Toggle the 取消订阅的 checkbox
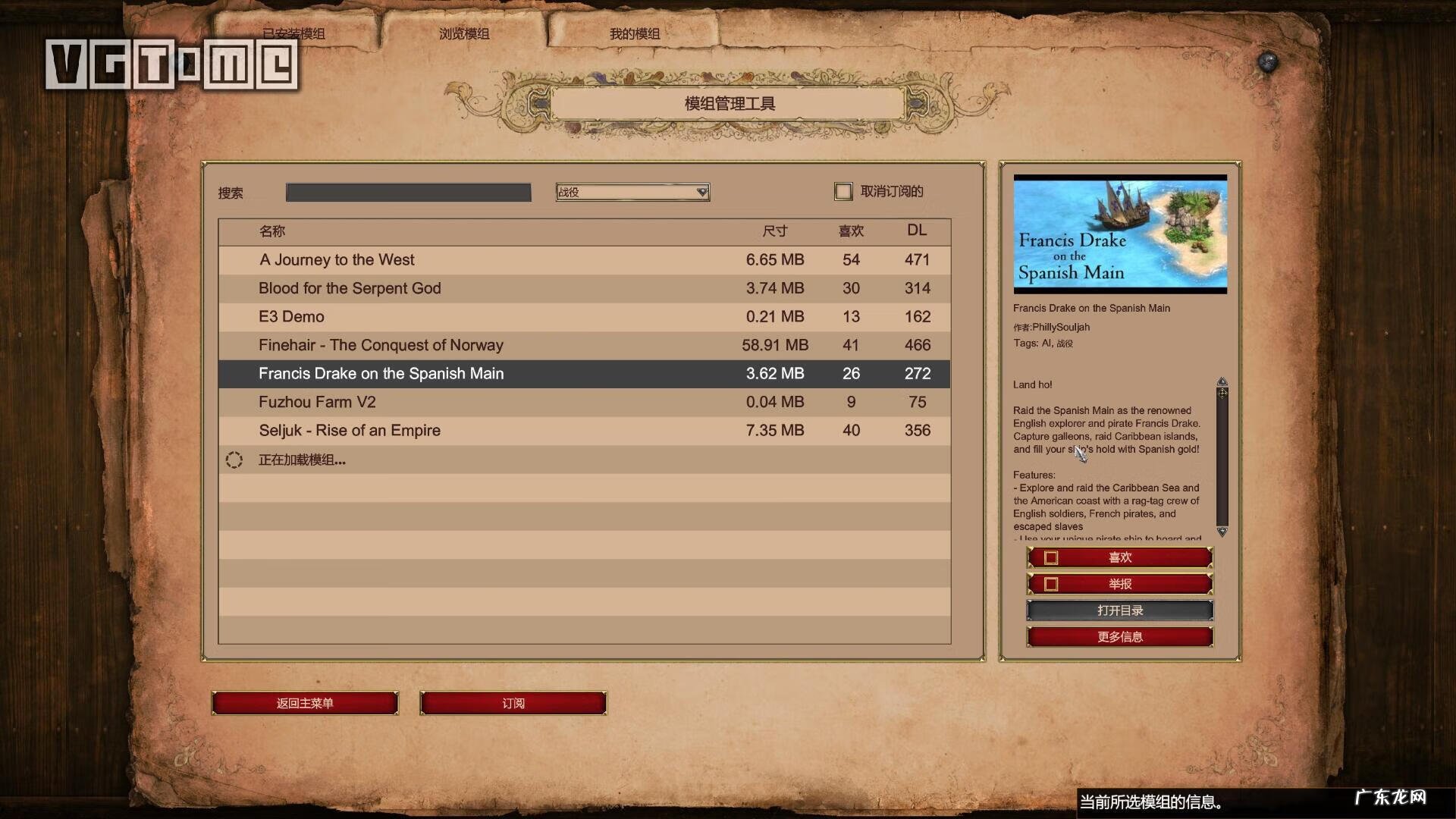 point(843,192)
